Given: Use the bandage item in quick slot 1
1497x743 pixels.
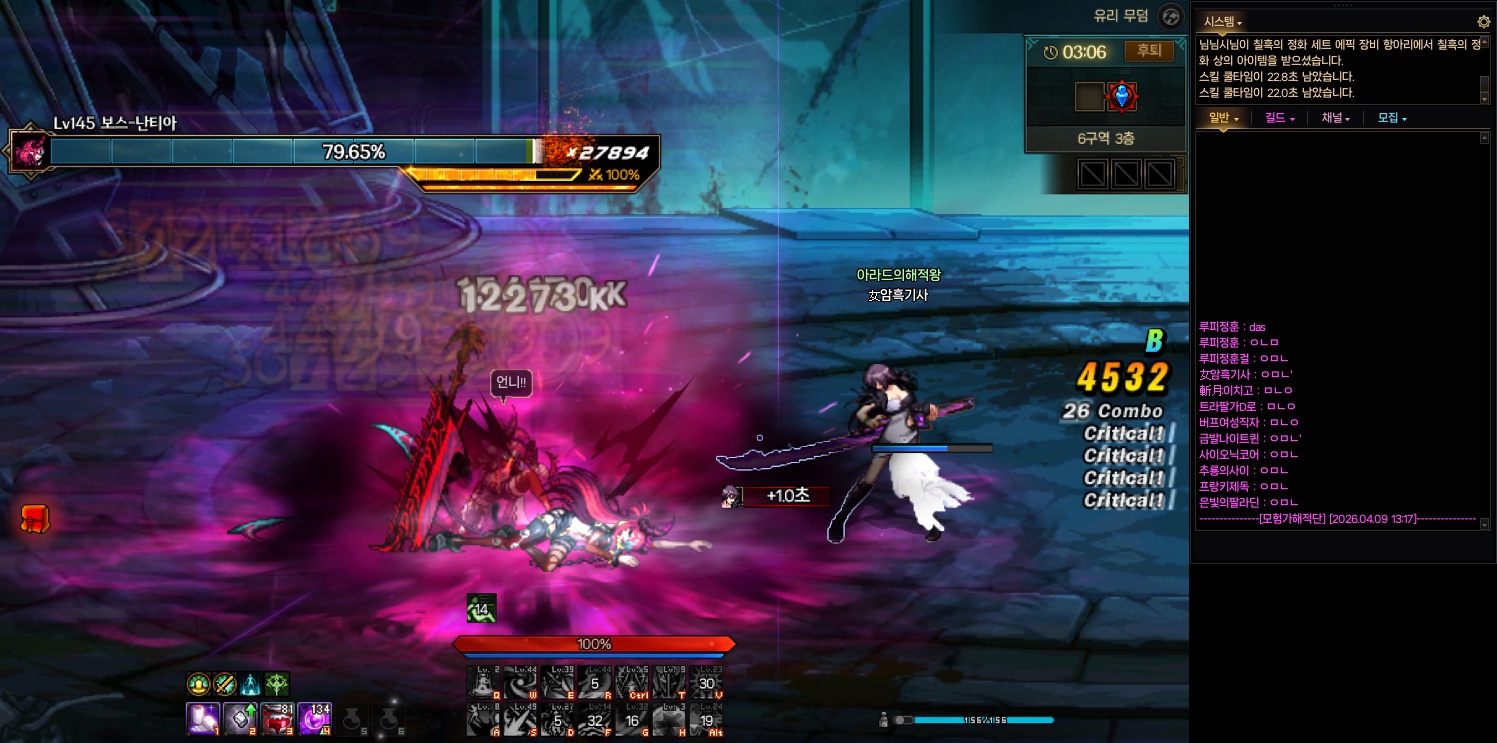Looking at the screenshot, I should pyautogui.click(x=203, y=719).
